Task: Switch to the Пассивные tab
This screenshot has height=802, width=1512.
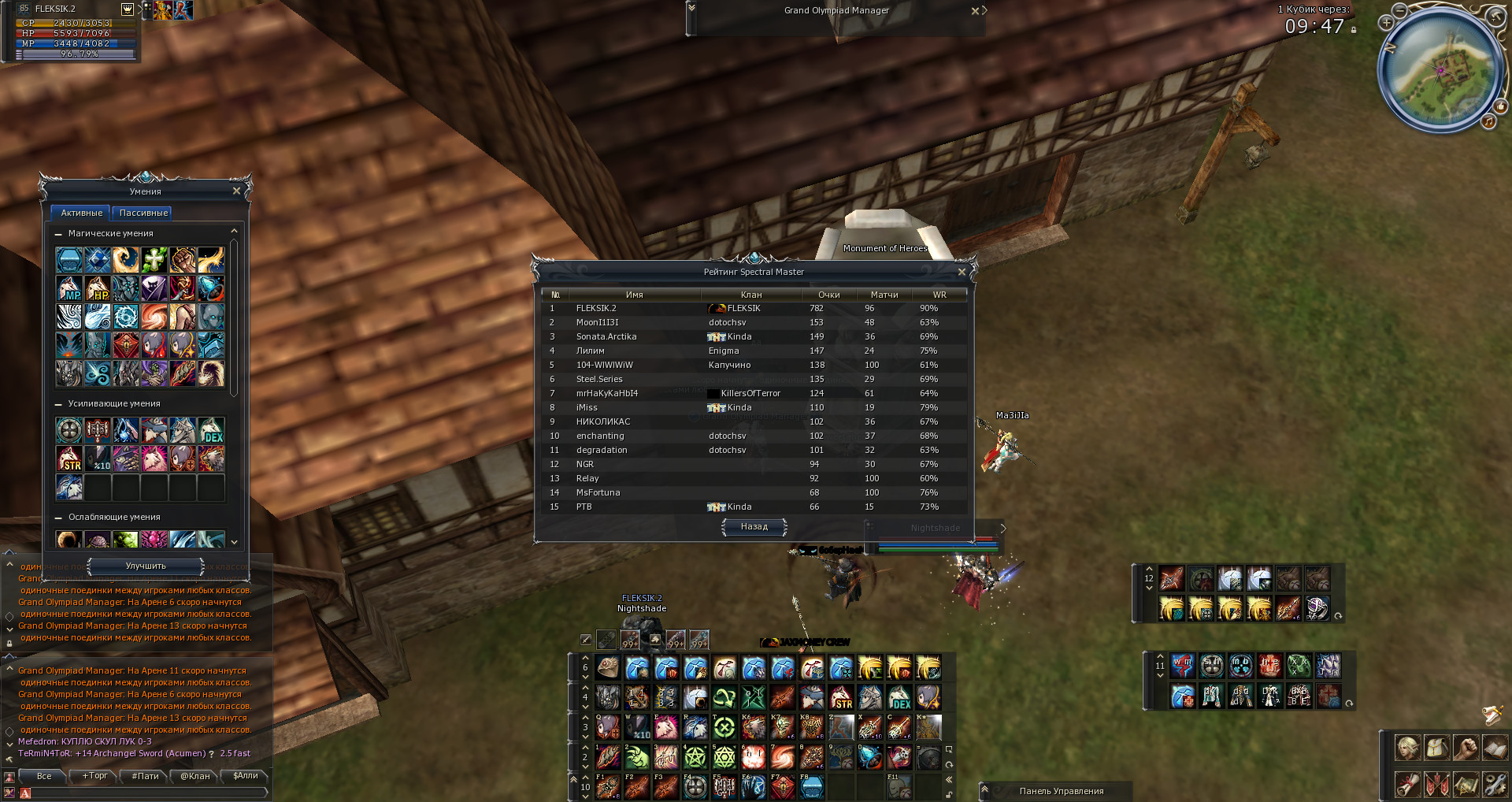Action: click(x=143, y=213)
